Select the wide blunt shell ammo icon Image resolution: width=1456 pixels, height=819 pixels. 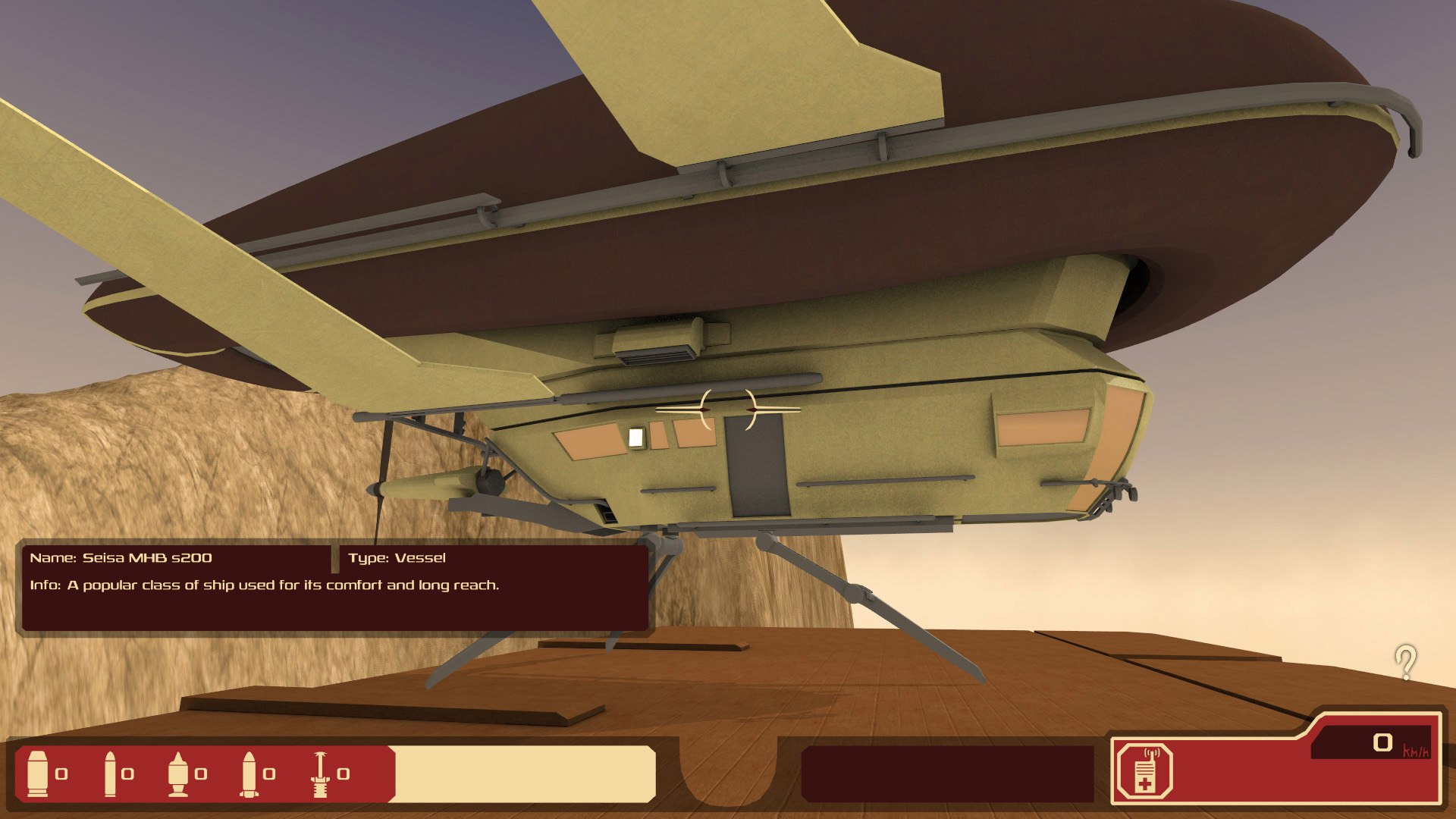click(37, 773)
